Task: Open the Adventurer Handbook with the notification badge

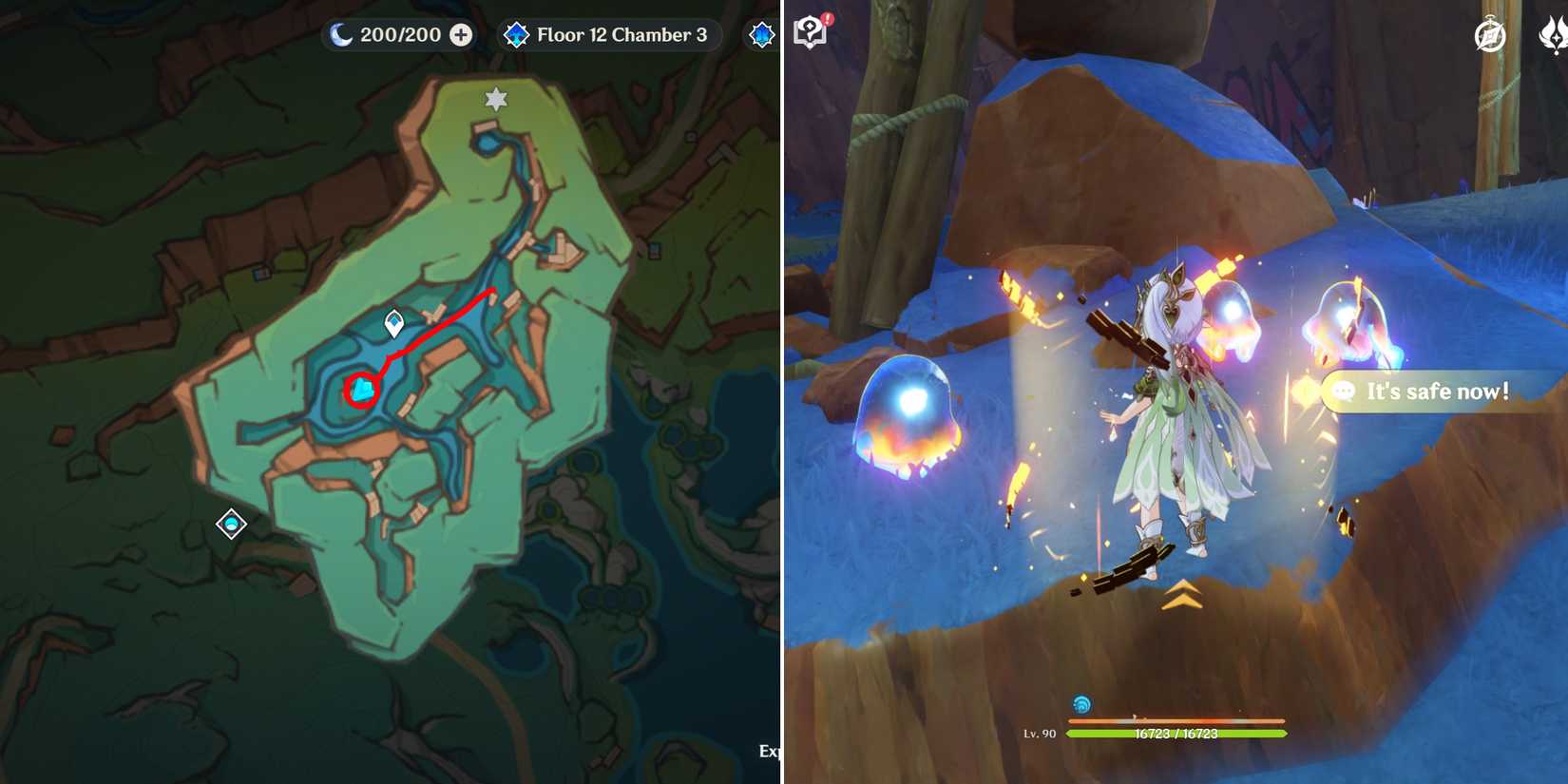Action: coord(811,30)
